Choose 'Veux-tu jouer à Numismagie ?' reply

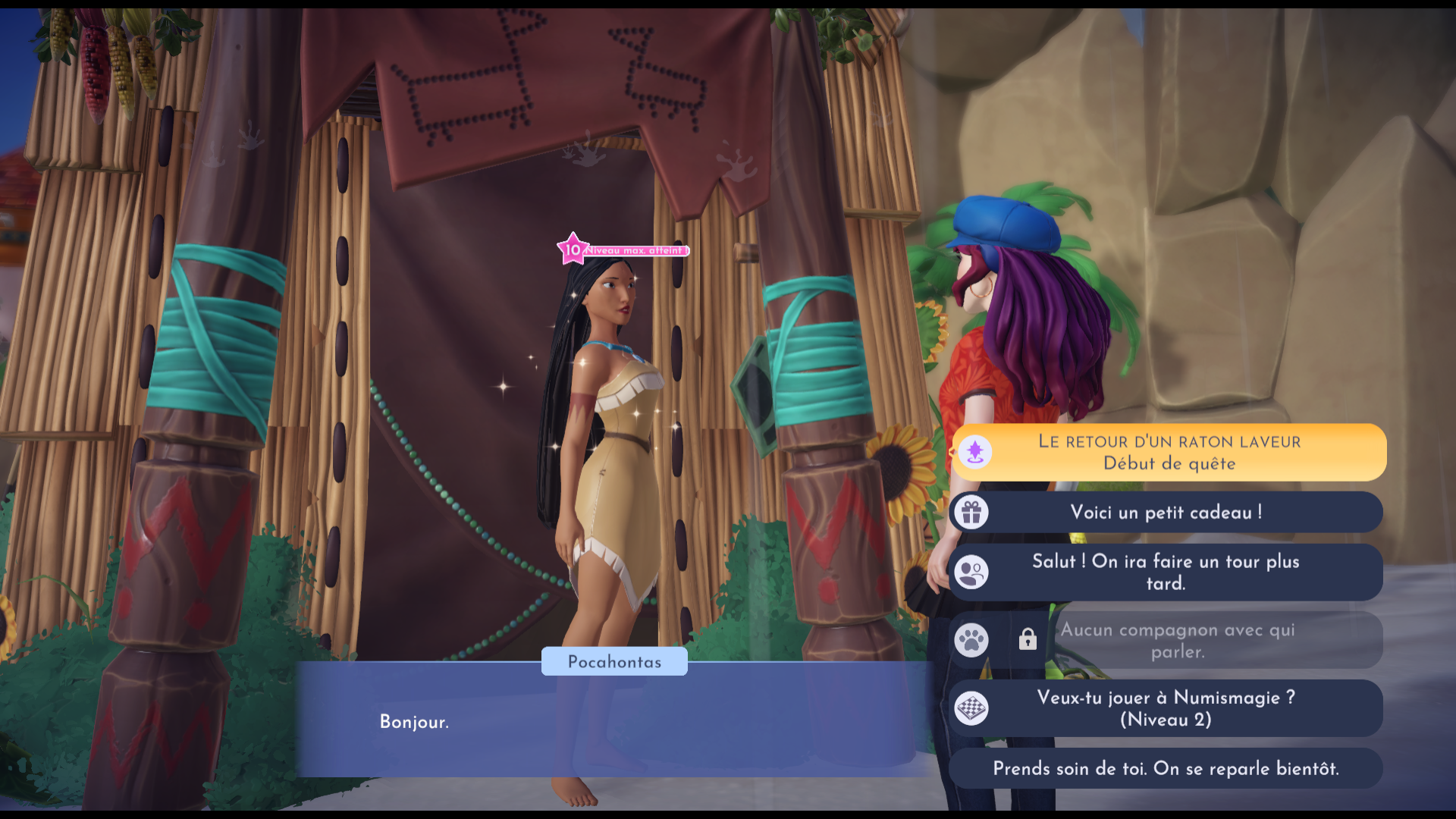tap(1166, 708)
